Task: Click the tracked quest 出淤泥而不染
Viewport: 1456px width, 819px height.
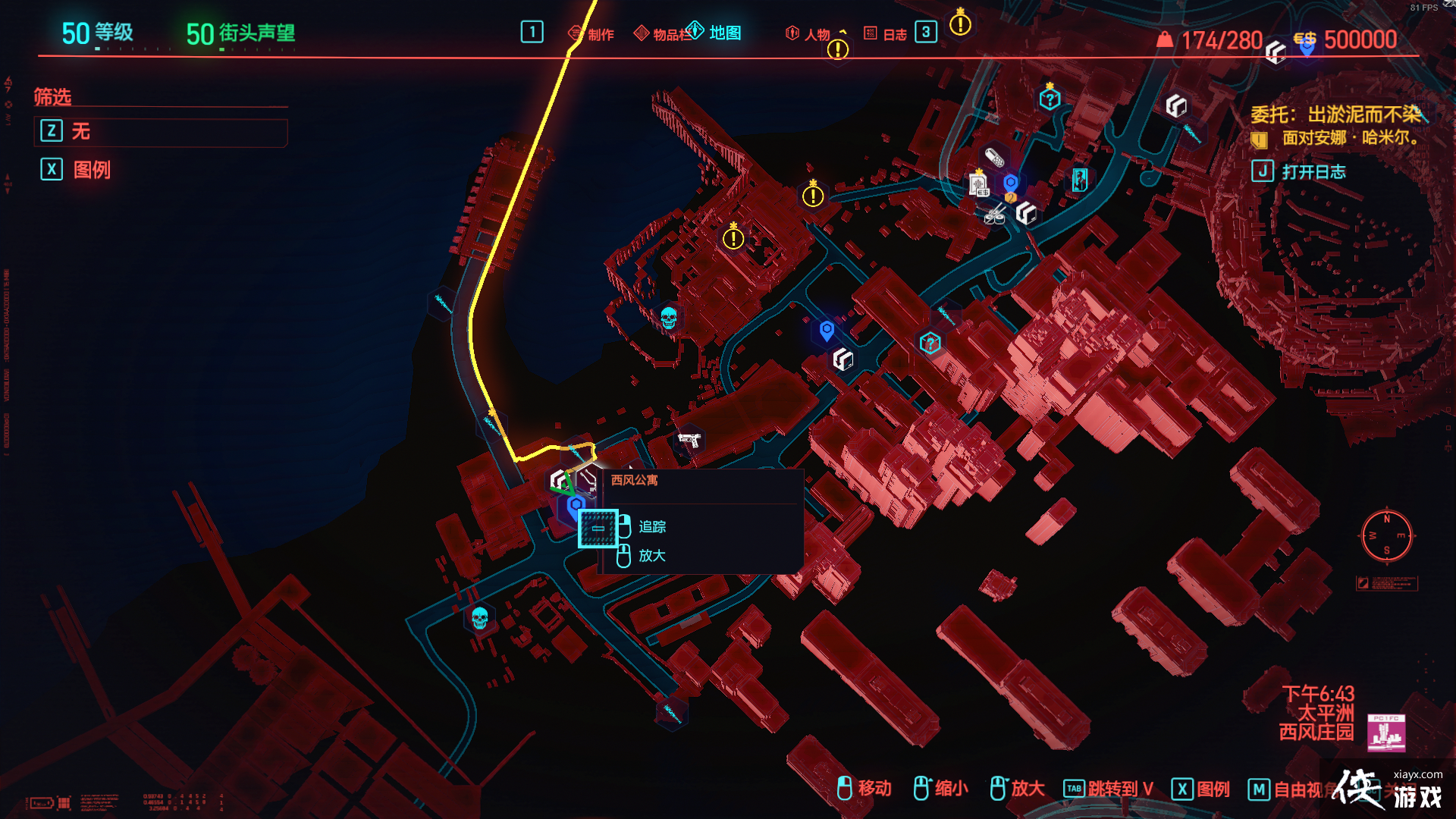Action: click(x=1336, y=115)
